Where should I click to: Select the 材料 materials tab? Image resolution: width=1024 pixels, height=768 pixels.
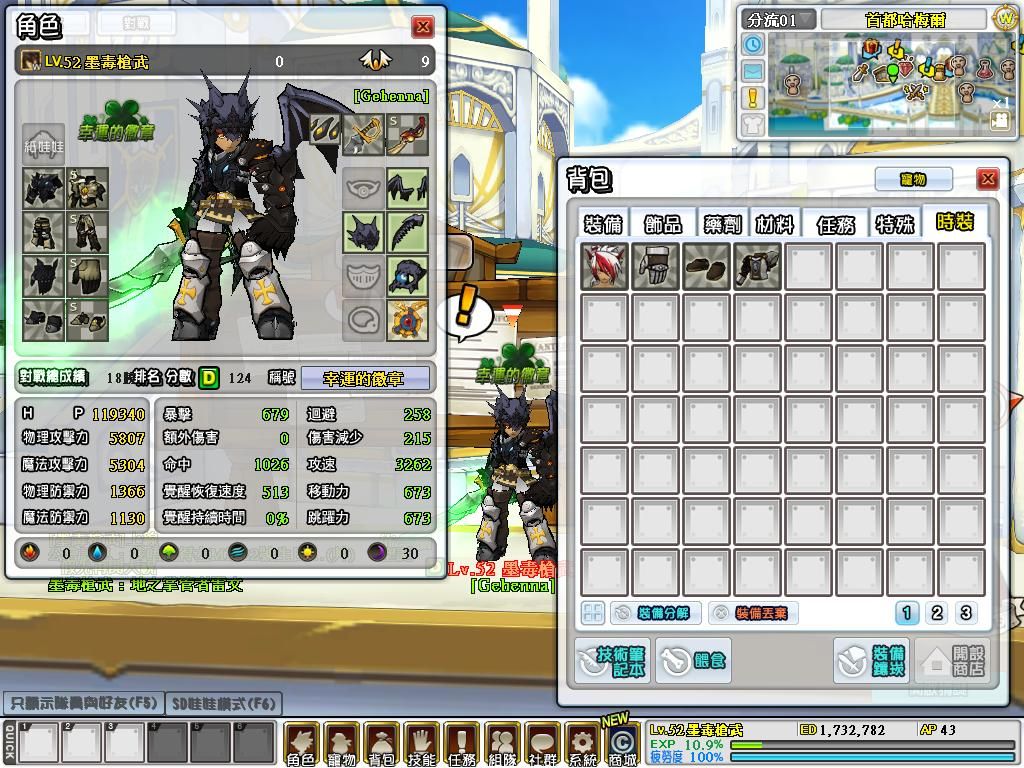coord(775,223)
